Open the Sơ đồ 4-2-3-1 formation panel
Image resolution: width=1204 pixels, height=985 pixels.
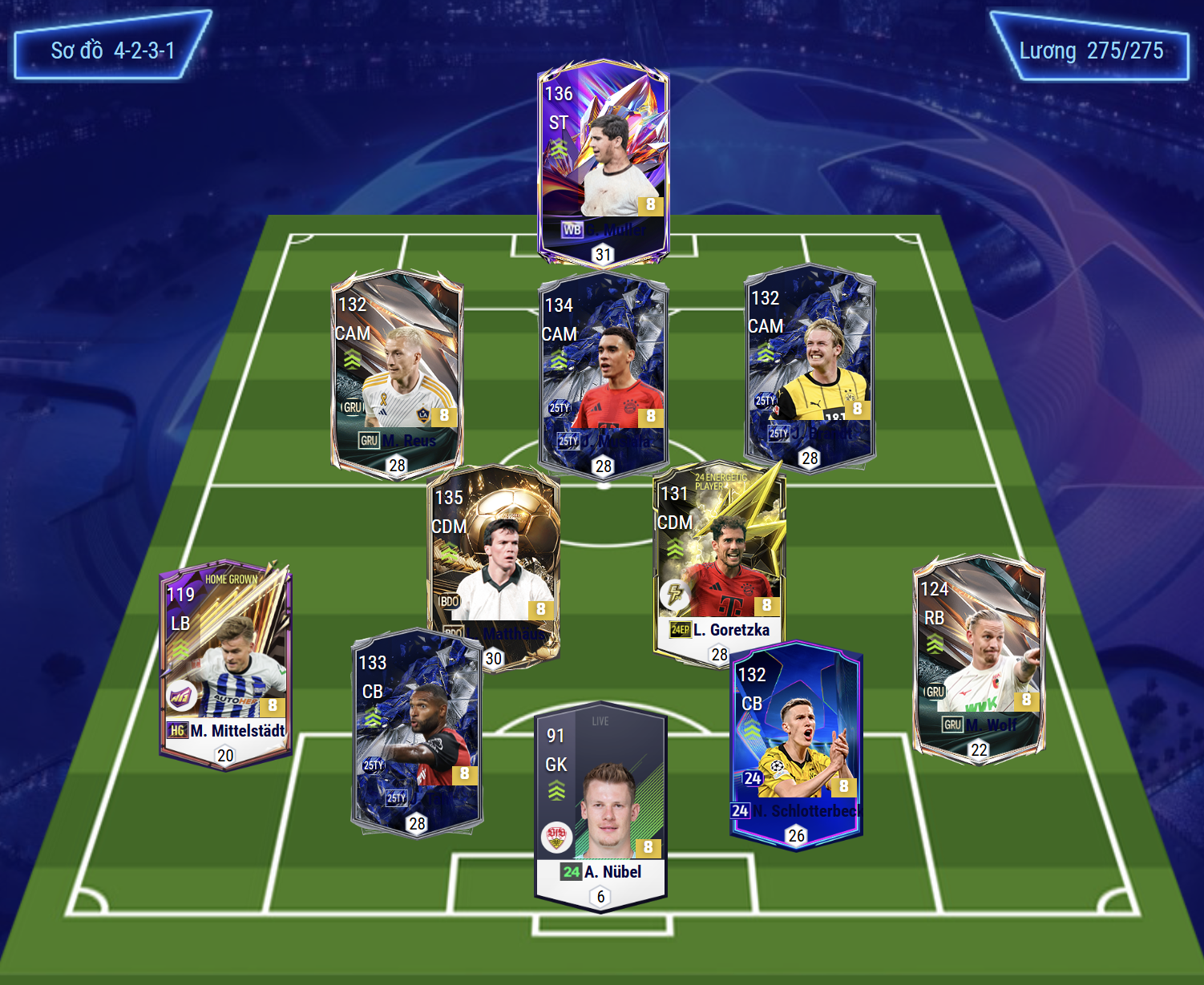[x=113, y=50]
